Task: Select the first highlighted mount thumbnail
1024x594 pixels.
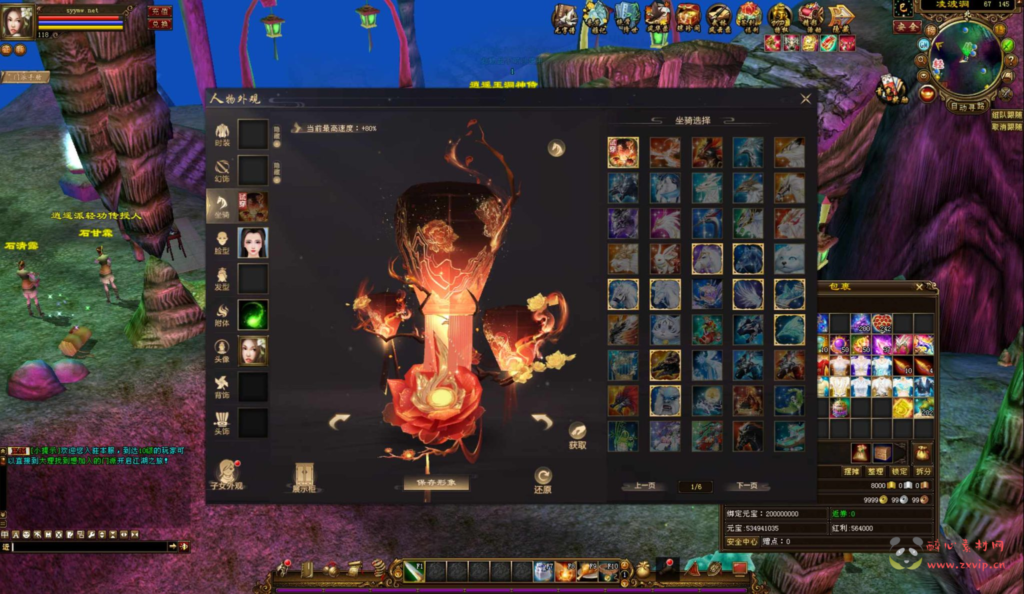Action: pos(622,152)
